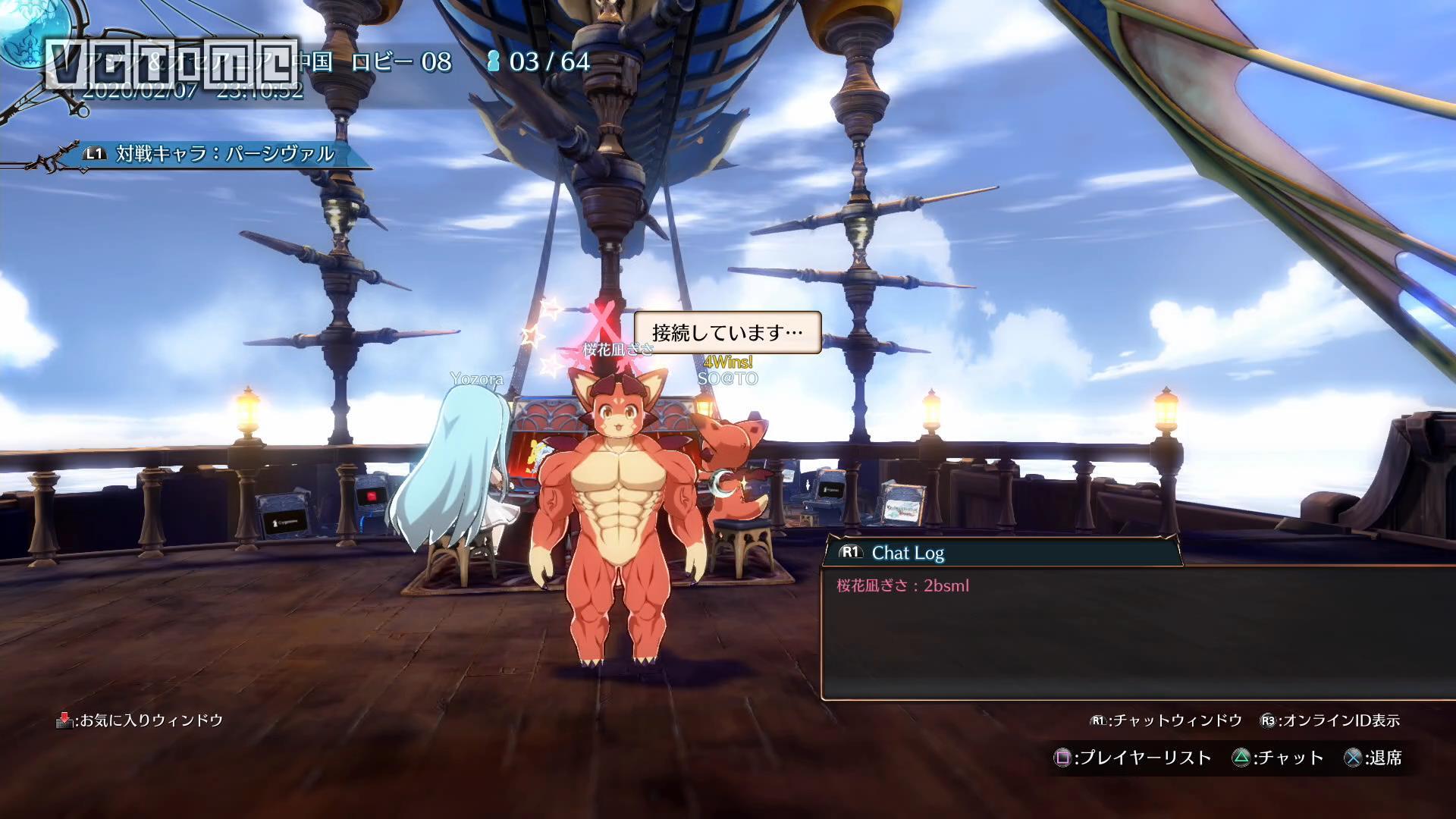Open the Chat Log panel header
This screenshot has width=1456, height=819.
[907, 553]
